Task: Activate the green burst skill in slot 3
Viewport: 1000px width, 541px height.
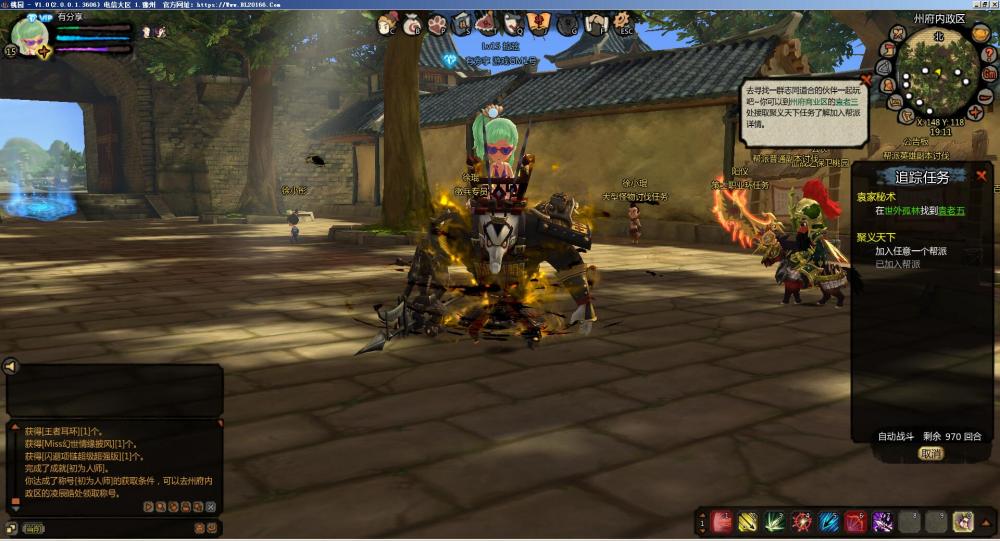Action: (775, 521)
